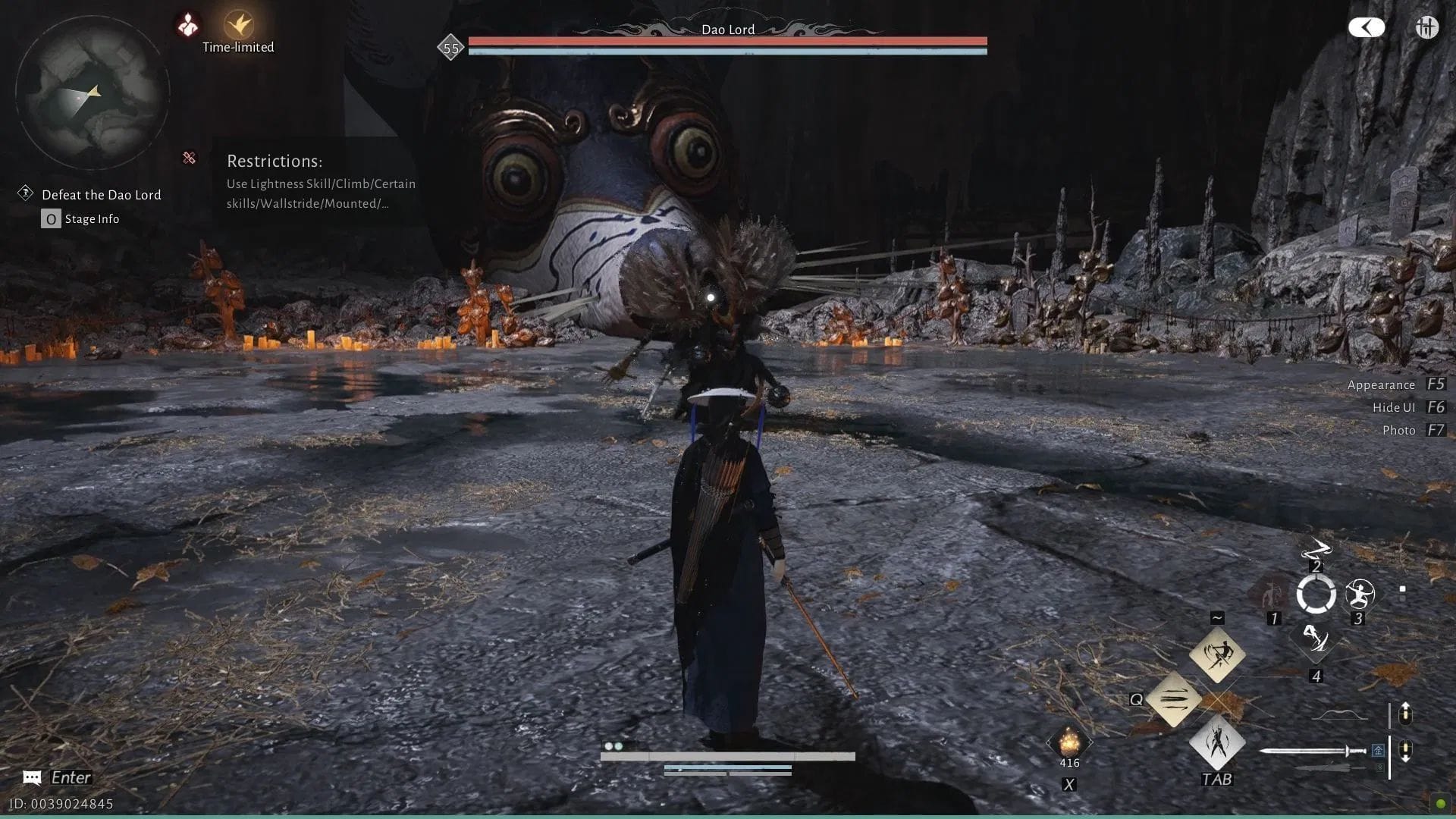
Task: Click the red faction emblem beside Time-limited
Action: 187,24
